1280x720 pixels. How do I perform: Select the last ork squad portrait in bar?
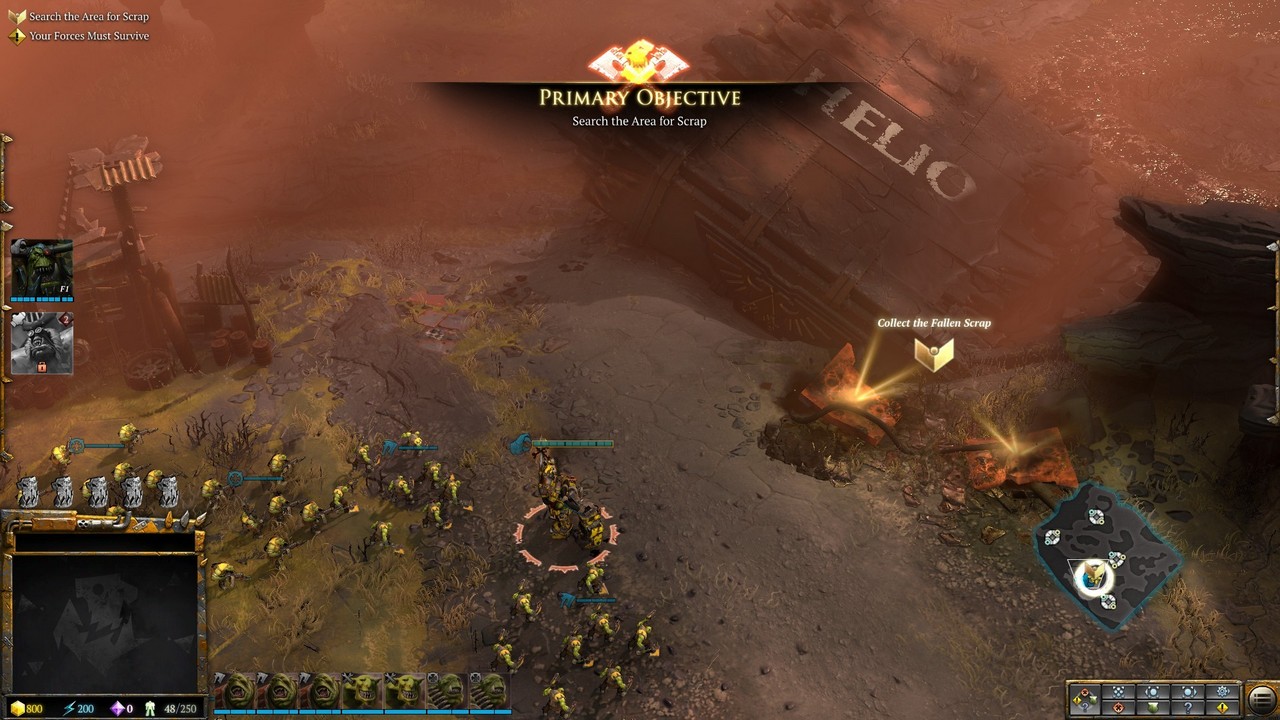point(489,690)
